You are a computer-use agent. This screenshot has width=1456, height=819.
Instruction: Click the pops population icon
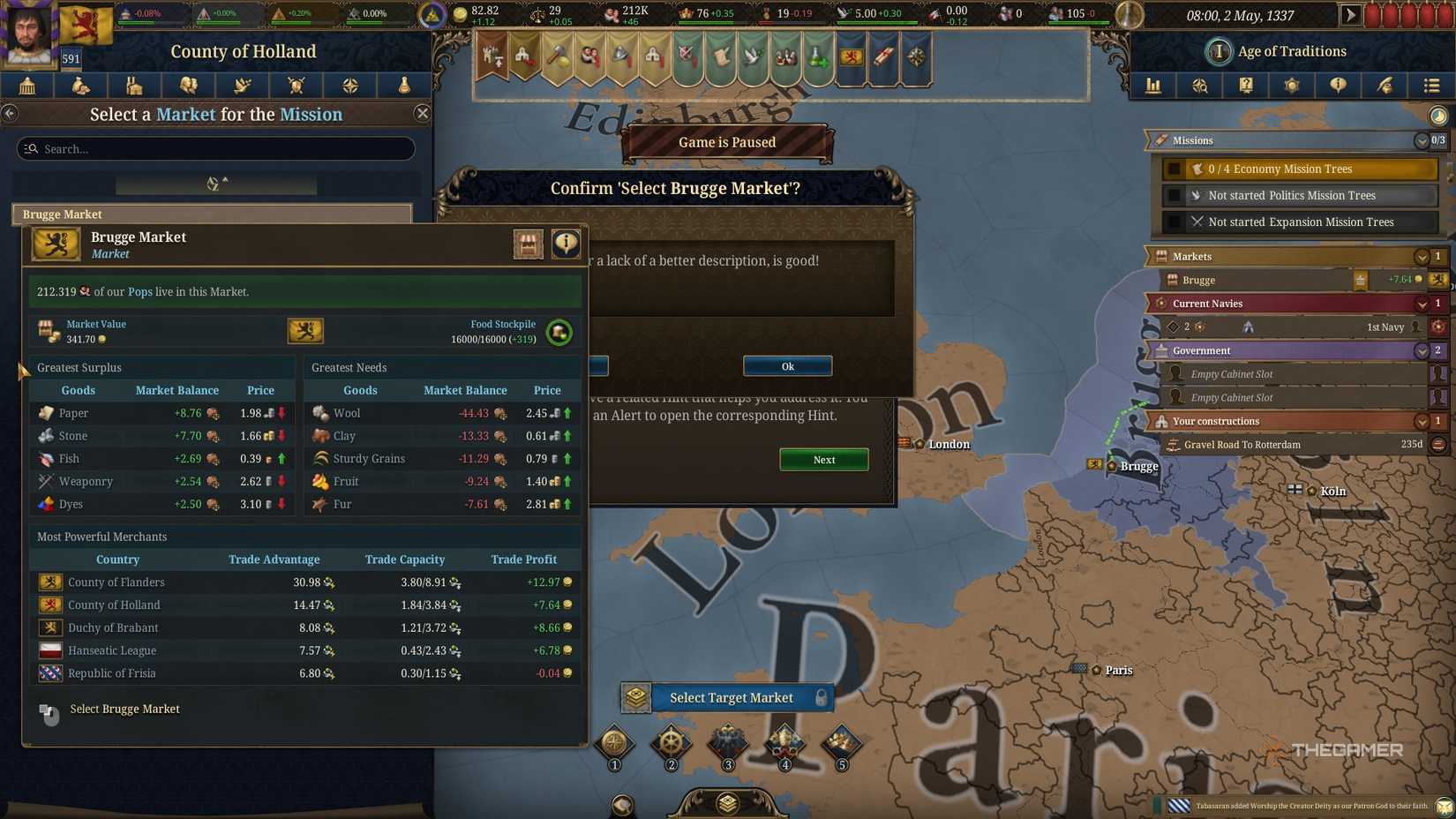click(x=188, y=86)
